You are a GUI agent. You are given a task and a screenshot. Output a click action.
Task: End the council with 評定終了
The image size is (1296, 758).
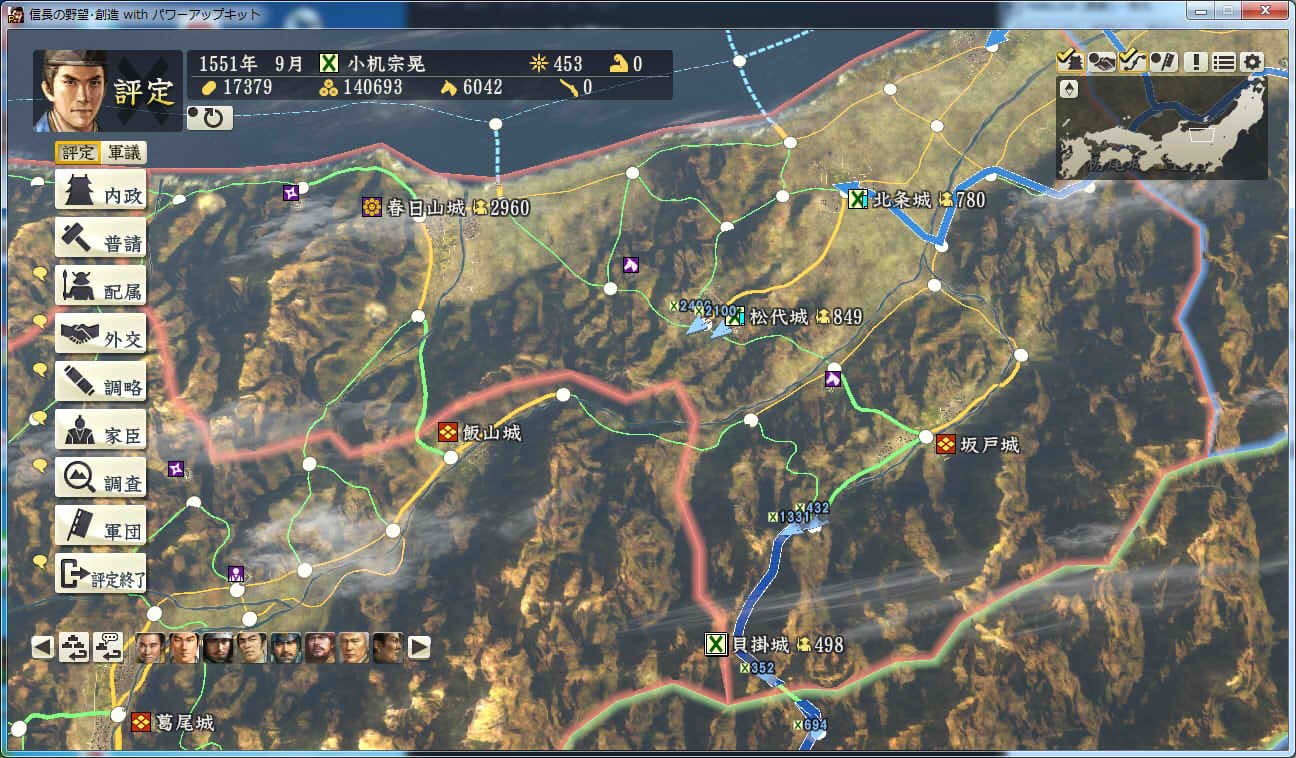100,574
